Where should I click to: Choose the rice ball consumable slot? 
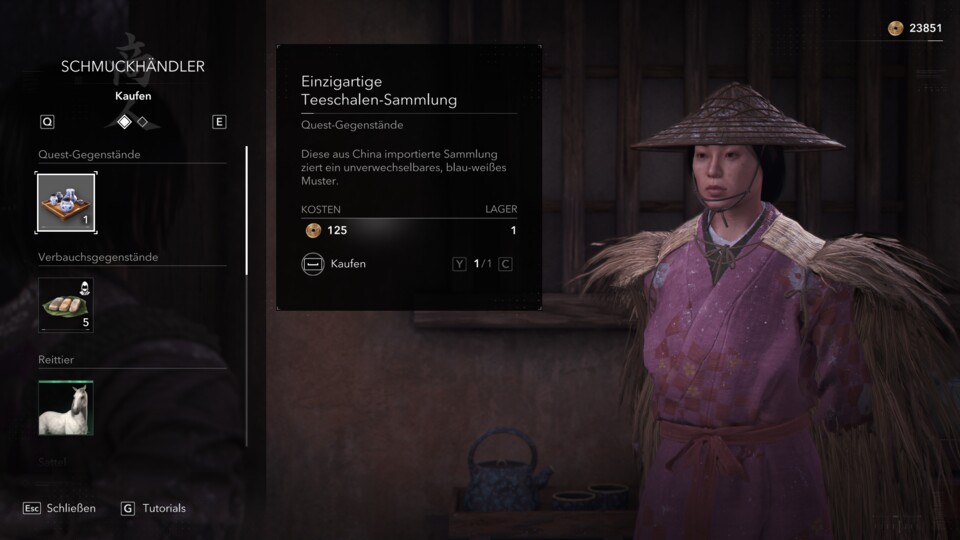66,305
